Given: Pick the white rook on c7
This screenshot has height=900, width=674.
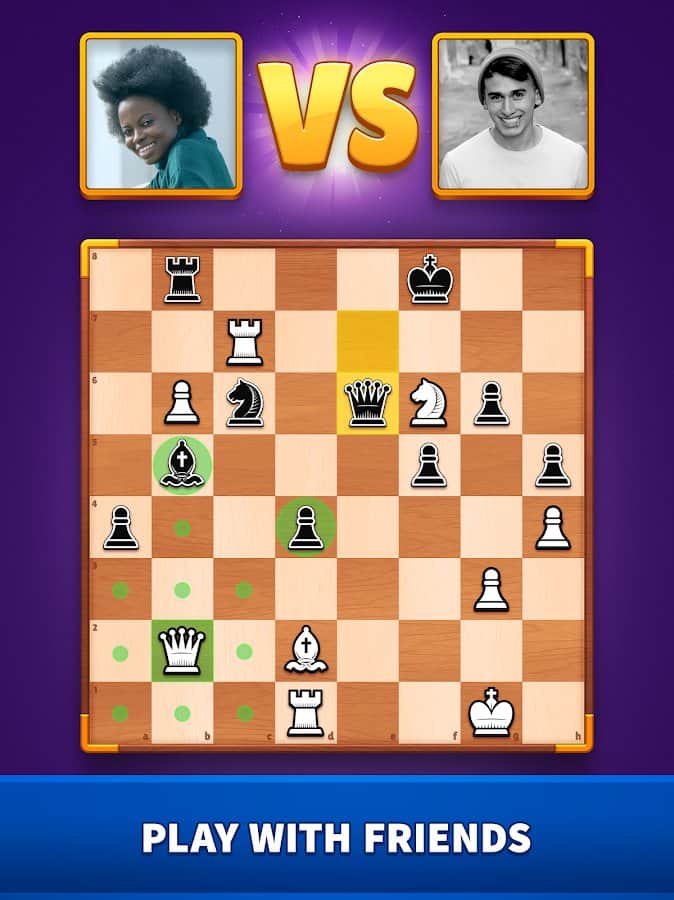Looking at the screenshot, I should (244, 342).
